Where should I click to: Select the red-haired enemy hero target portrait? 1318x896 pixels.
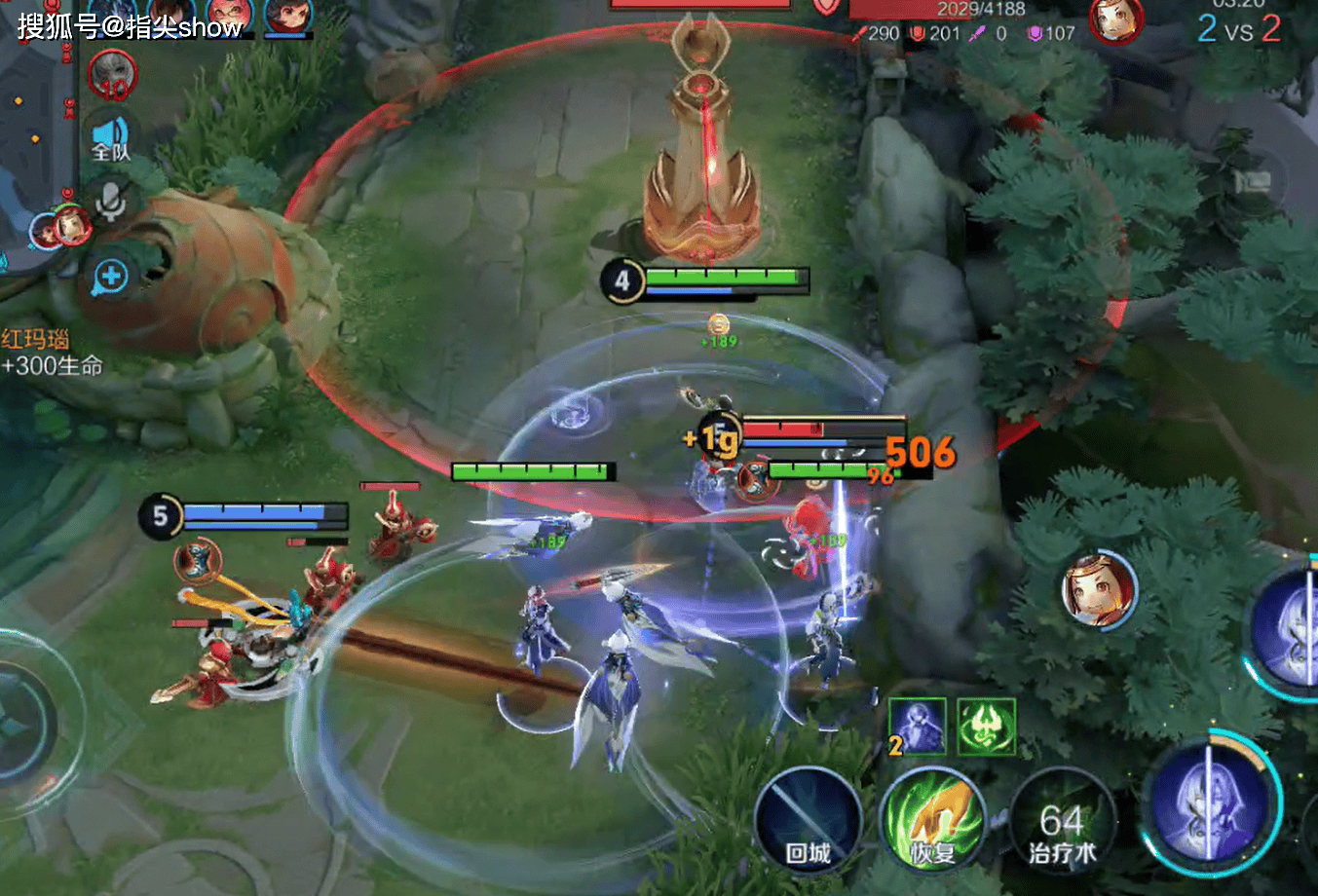click(1099, 589)
